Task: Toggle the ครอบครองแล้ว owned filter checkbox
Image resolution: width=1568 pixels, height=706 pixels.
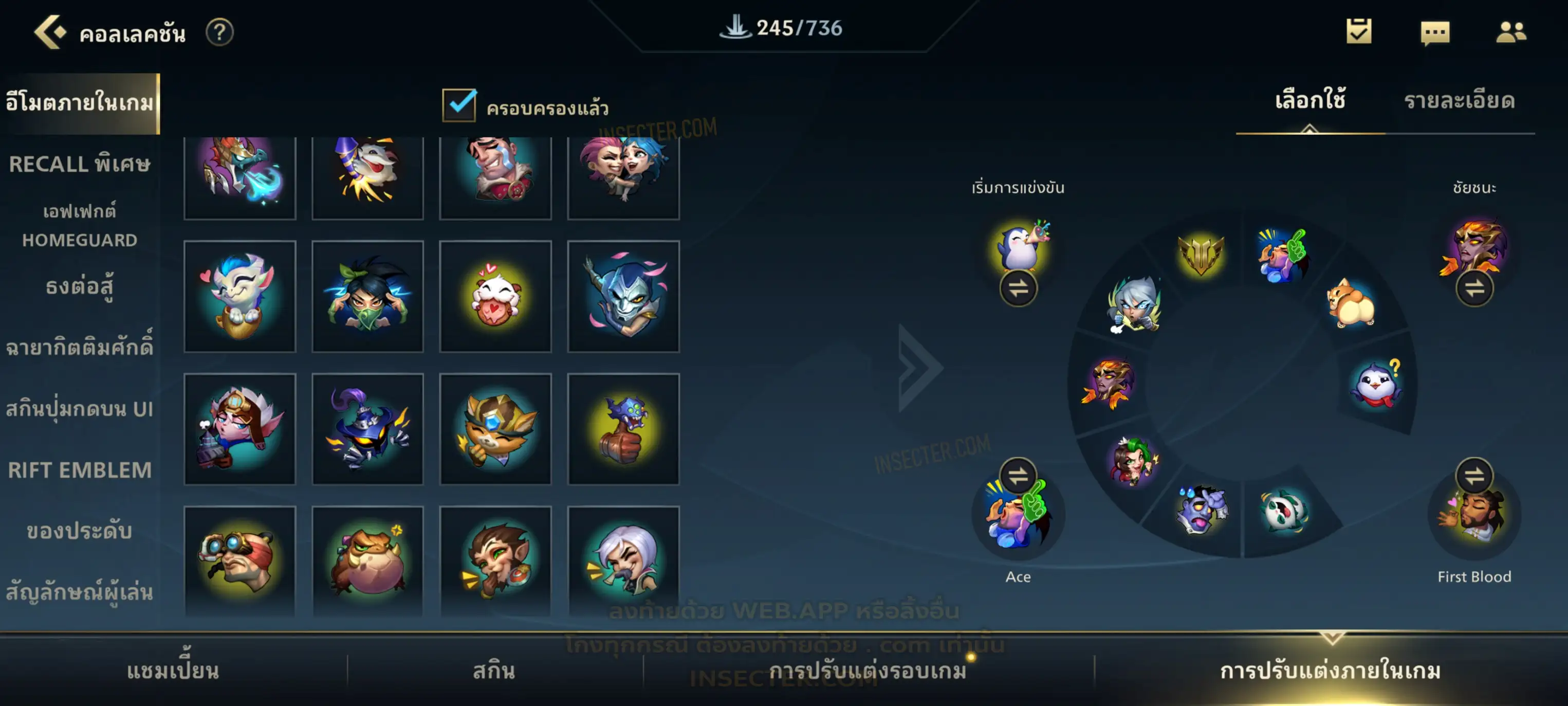Action: click(x=459, y=105)
